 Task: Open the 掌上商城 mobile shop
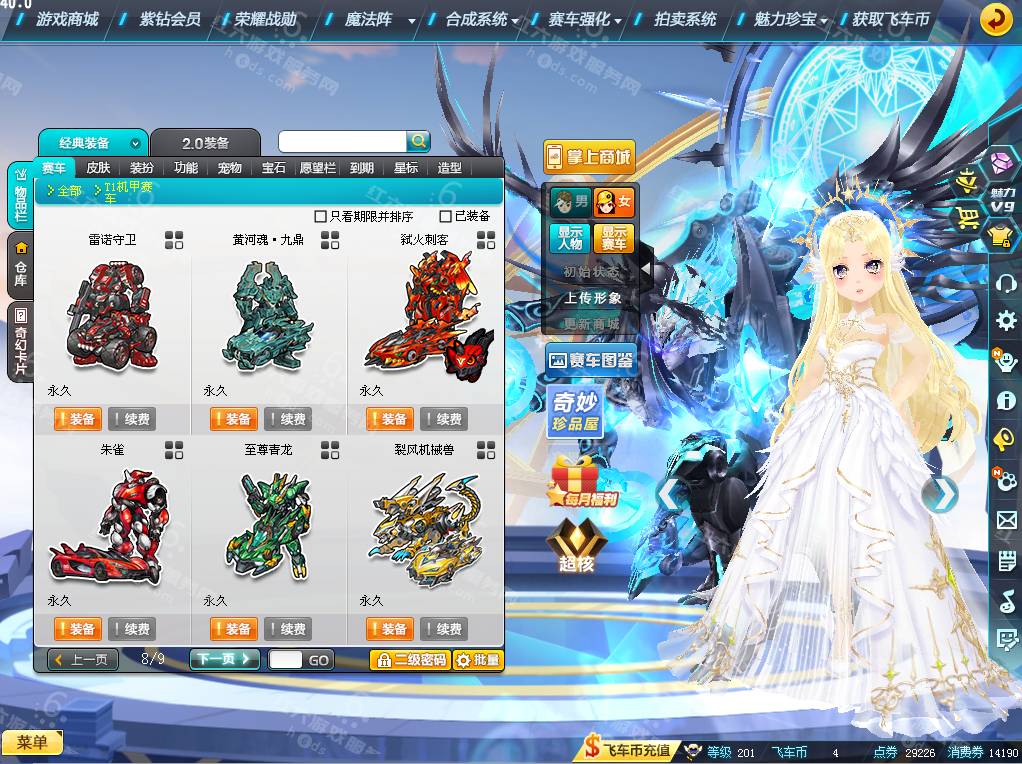589,157
